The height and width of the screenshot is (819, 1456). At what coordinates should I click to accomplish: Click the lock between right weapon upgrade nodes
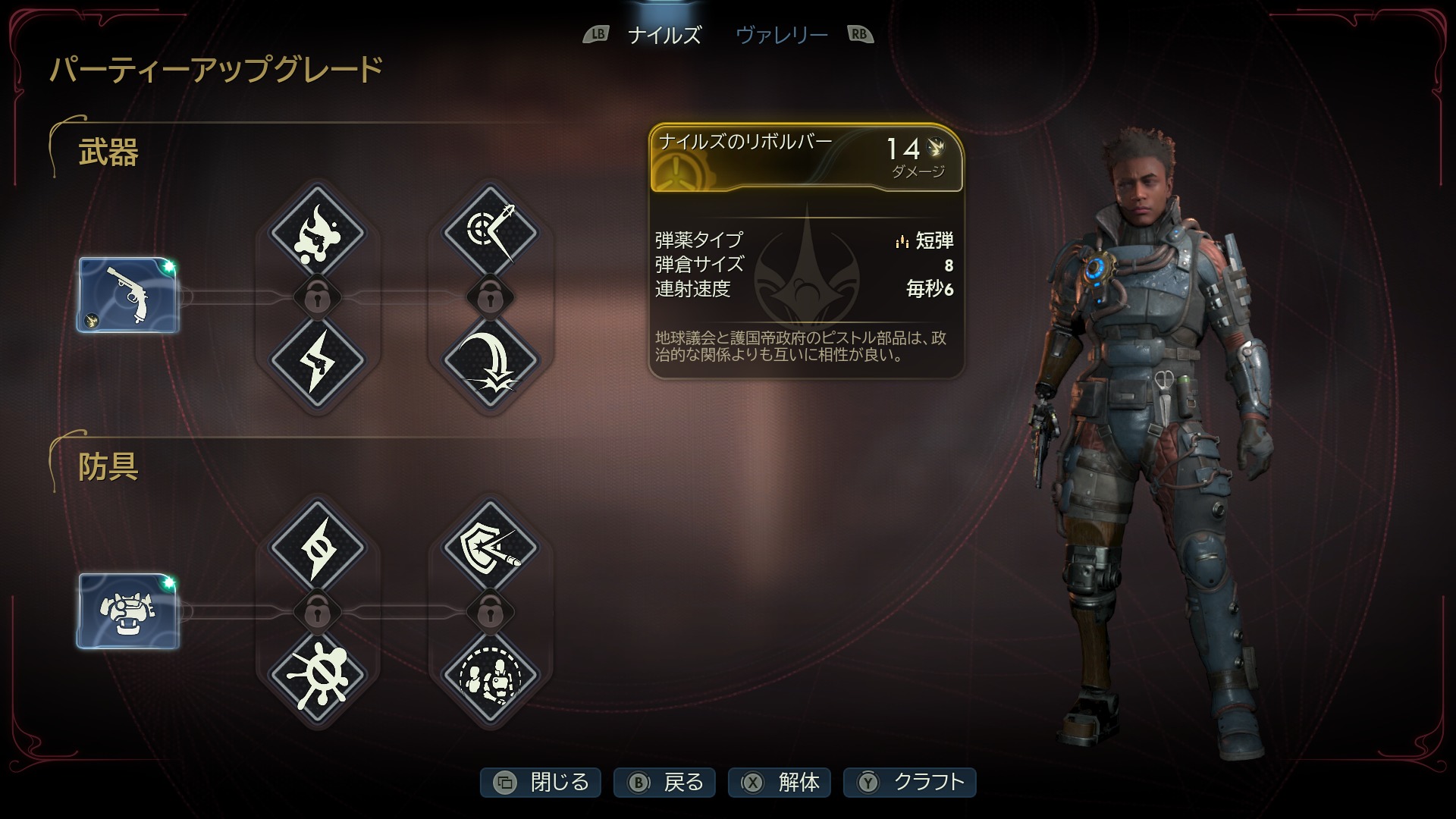tap(491, 297)
